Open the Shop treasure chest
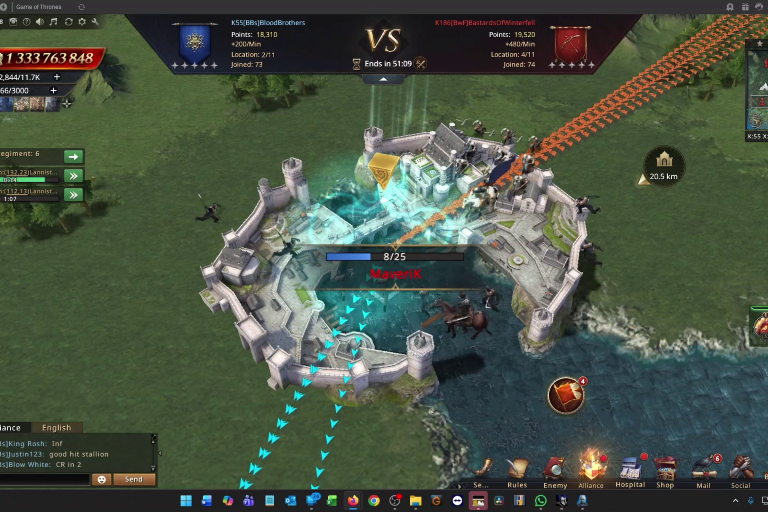The height and width of the screenshot is (512, 768). point(665,468)
